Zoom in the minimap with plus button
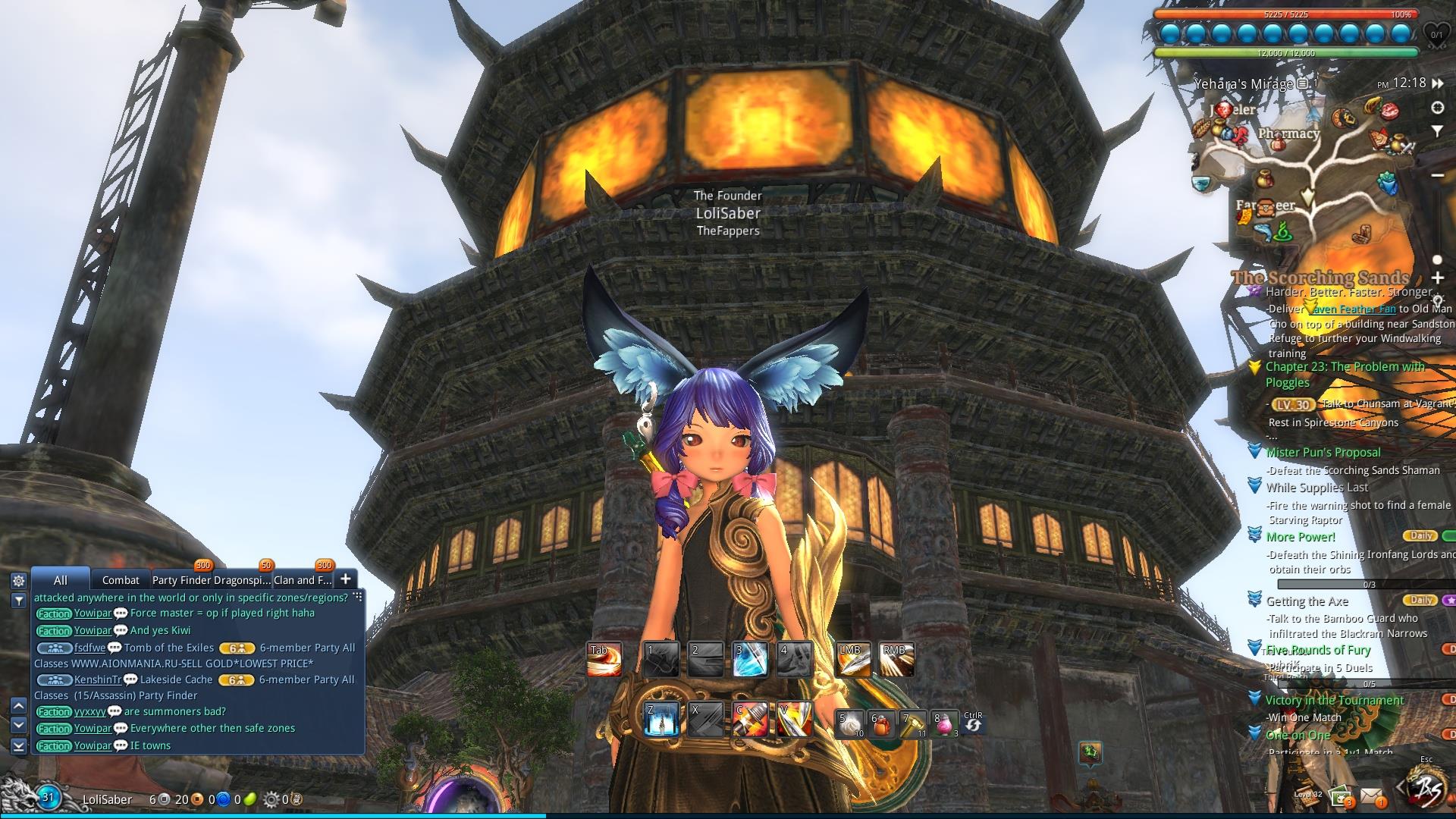 click(x=1437, y=278)
